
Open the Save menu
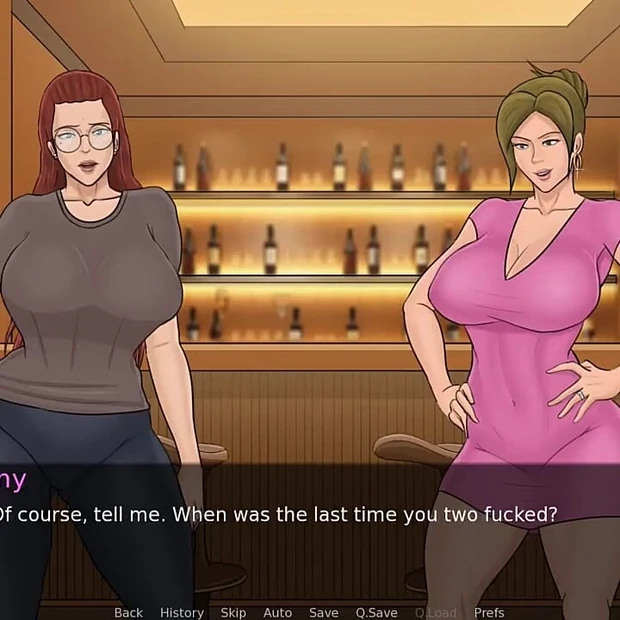pos(323,612)
